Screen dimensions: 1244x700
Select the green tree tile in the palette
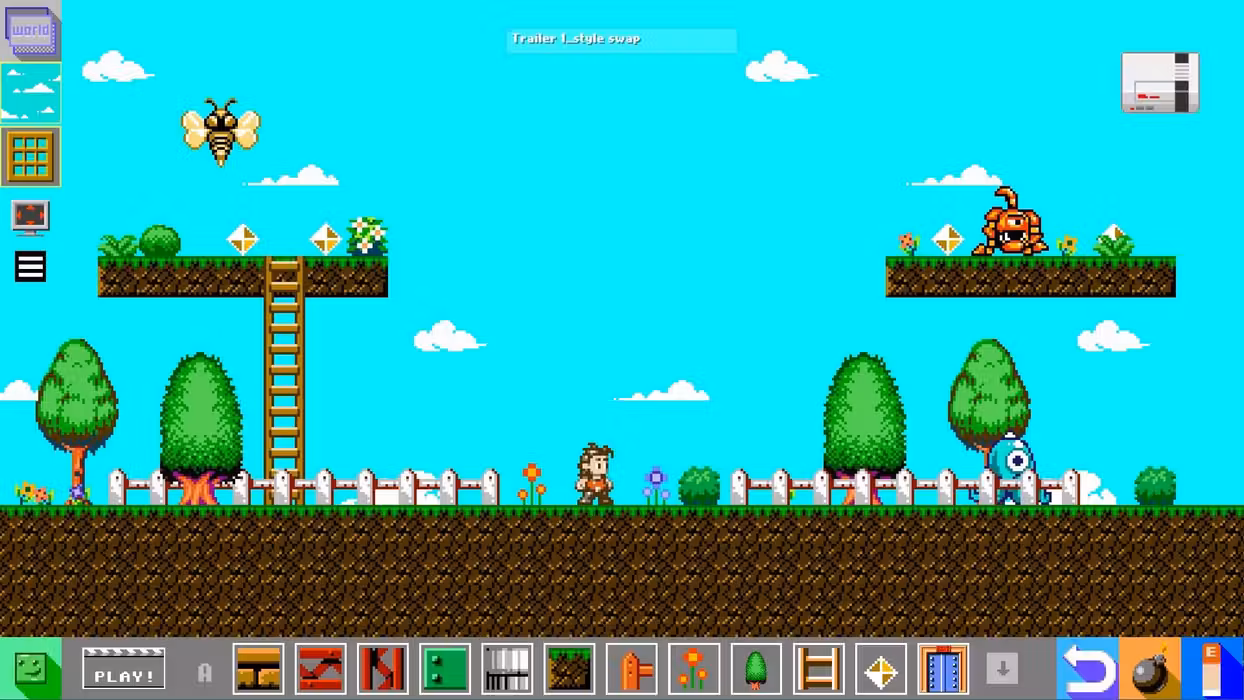(756, 669)
